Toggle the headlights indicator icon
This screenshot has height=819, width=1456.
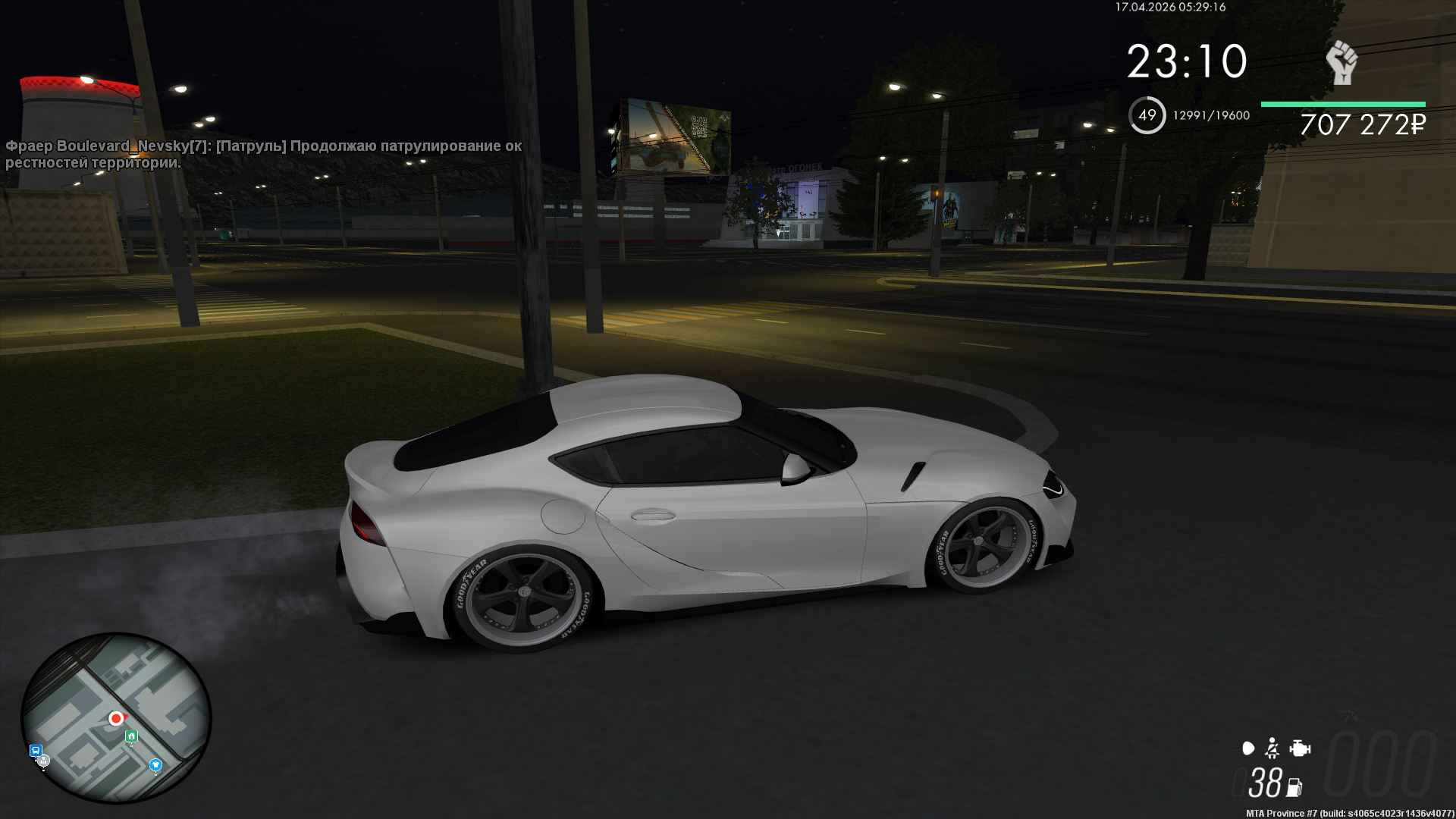(x=1248, y=749)
